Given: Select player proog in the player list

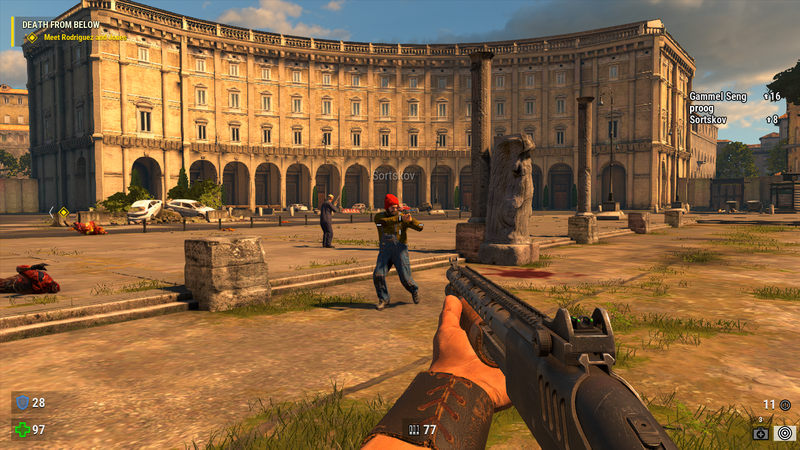Looking at the screenshot, I should point(702,108).
